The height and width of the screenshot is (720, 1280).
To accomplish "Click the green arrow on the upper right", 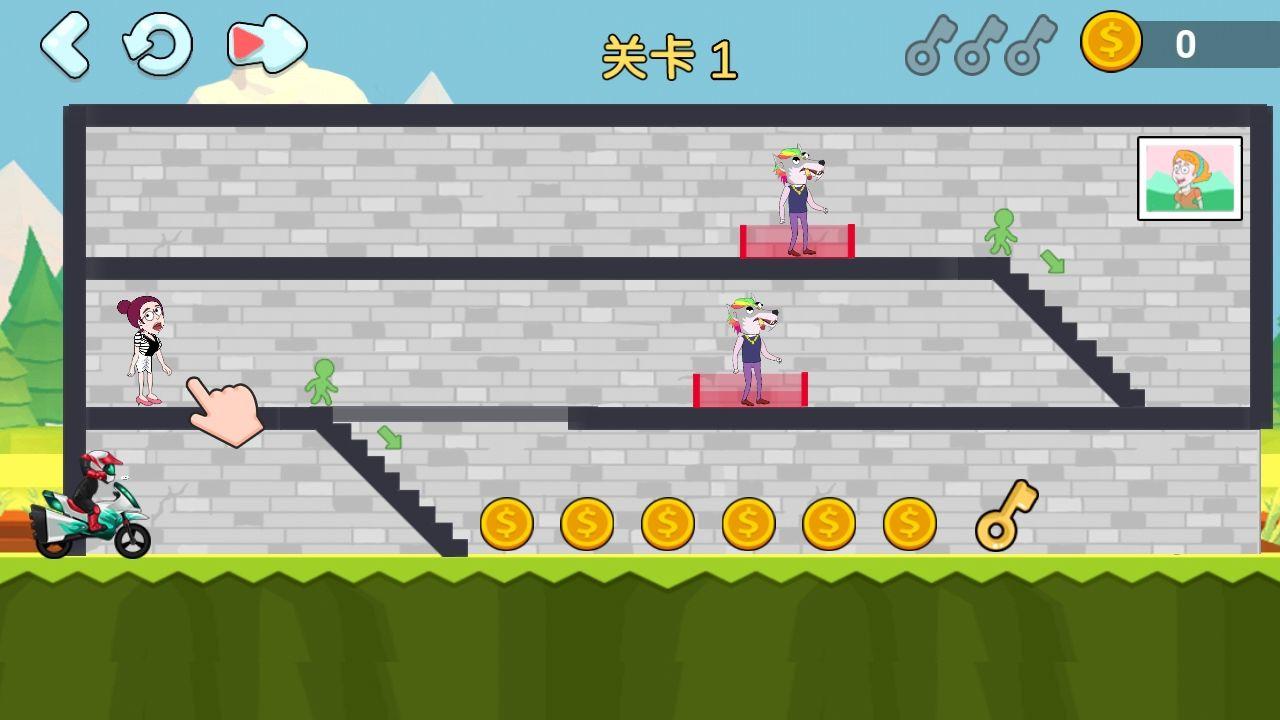I will [x=1051, y=259].
